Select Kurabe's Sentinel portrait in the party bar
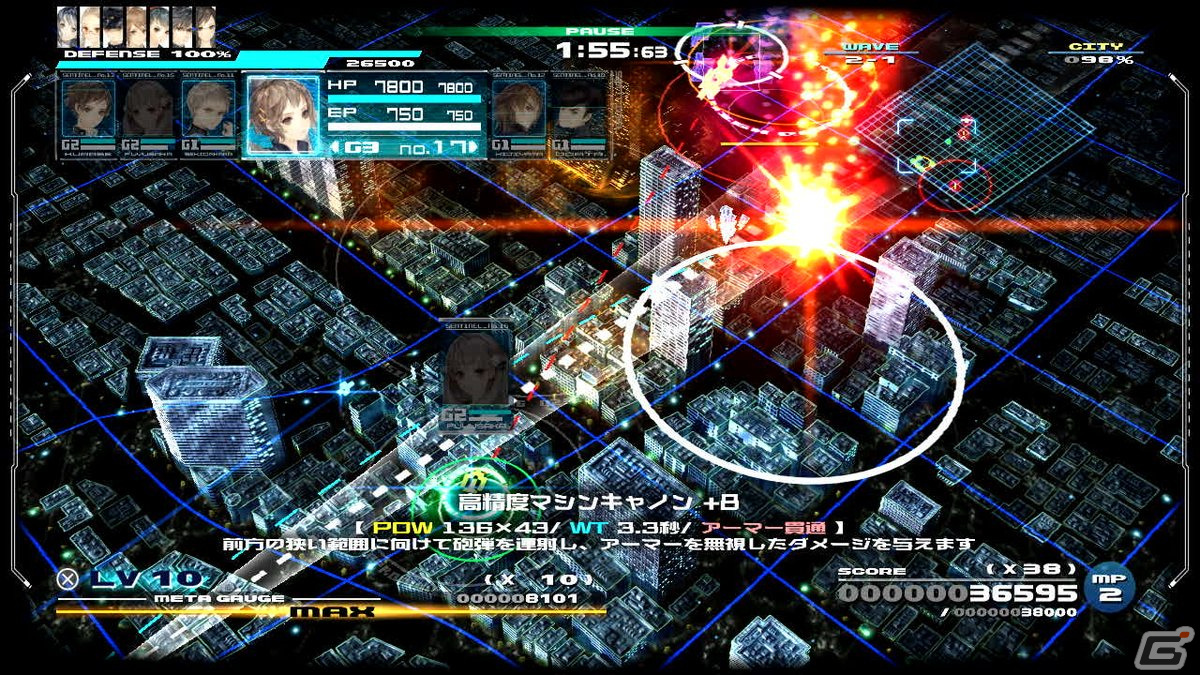This screenshot has width=1200, height=675. 87,114
